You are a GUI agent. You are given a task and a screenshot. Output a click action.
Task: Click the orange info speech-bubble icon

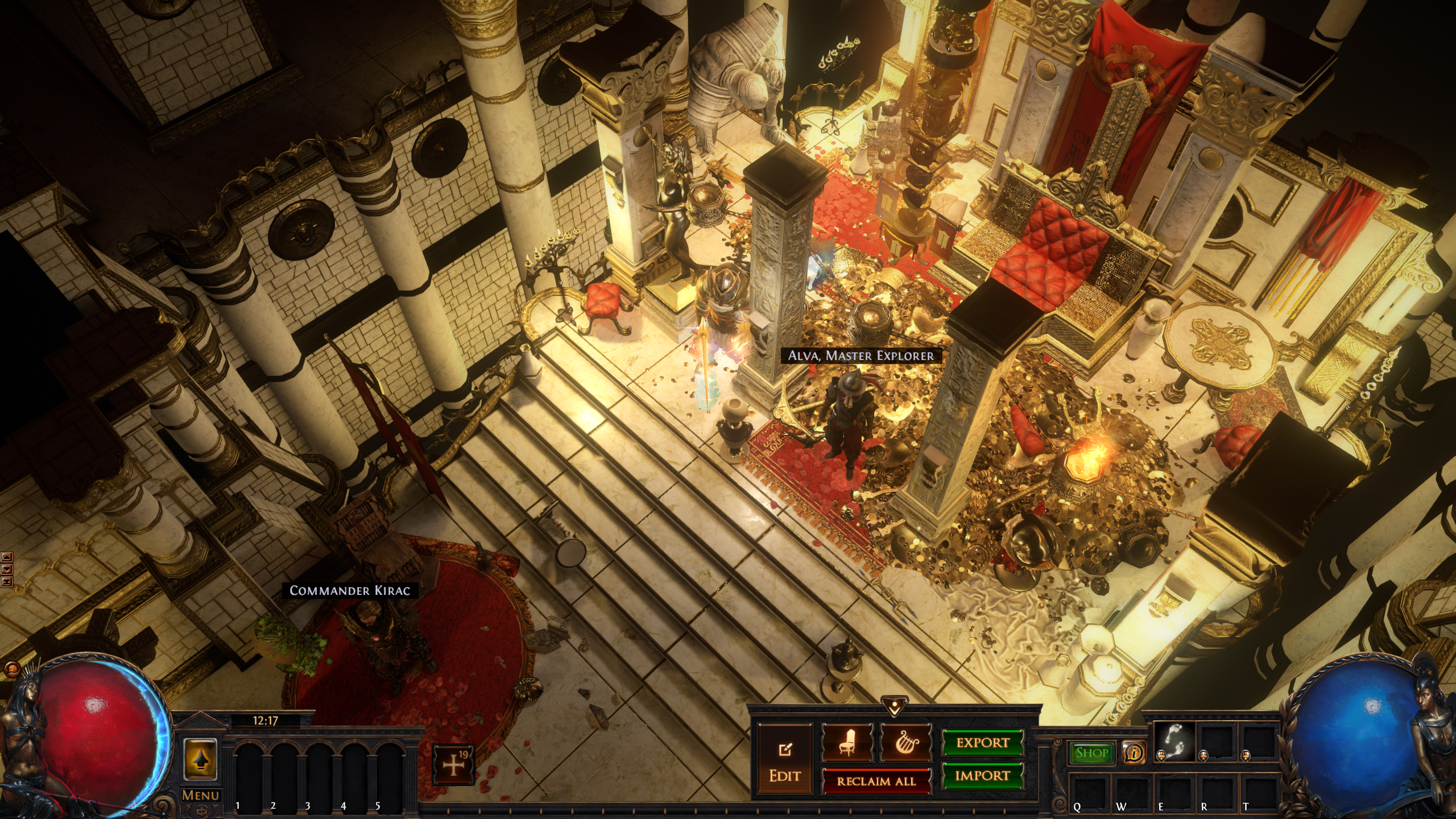[1134, 753]
